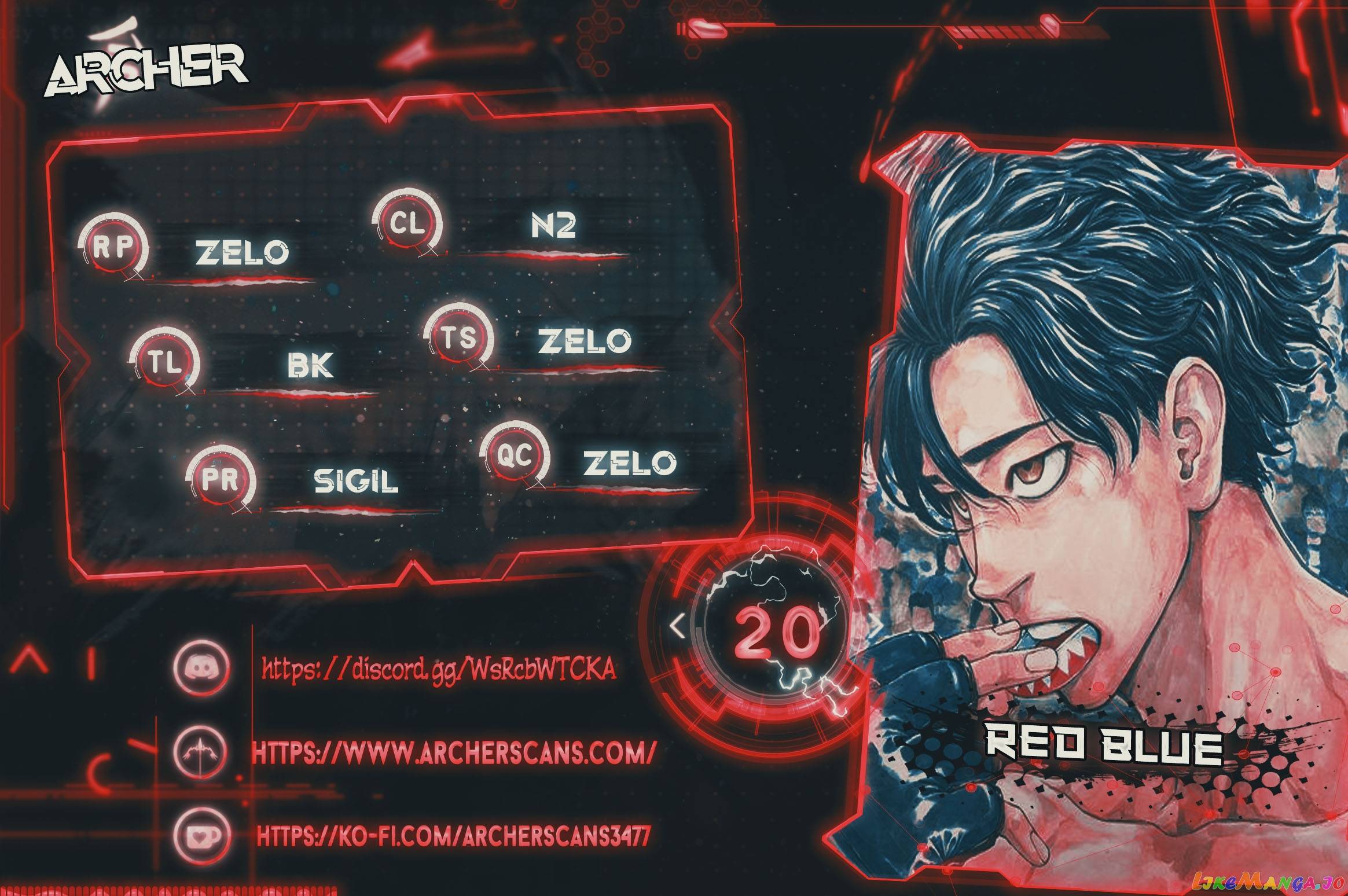Go to previous chapter with left chevron
Image resolution: width=1348 pixels, height=896 pixels.
[x=677, y=625]
